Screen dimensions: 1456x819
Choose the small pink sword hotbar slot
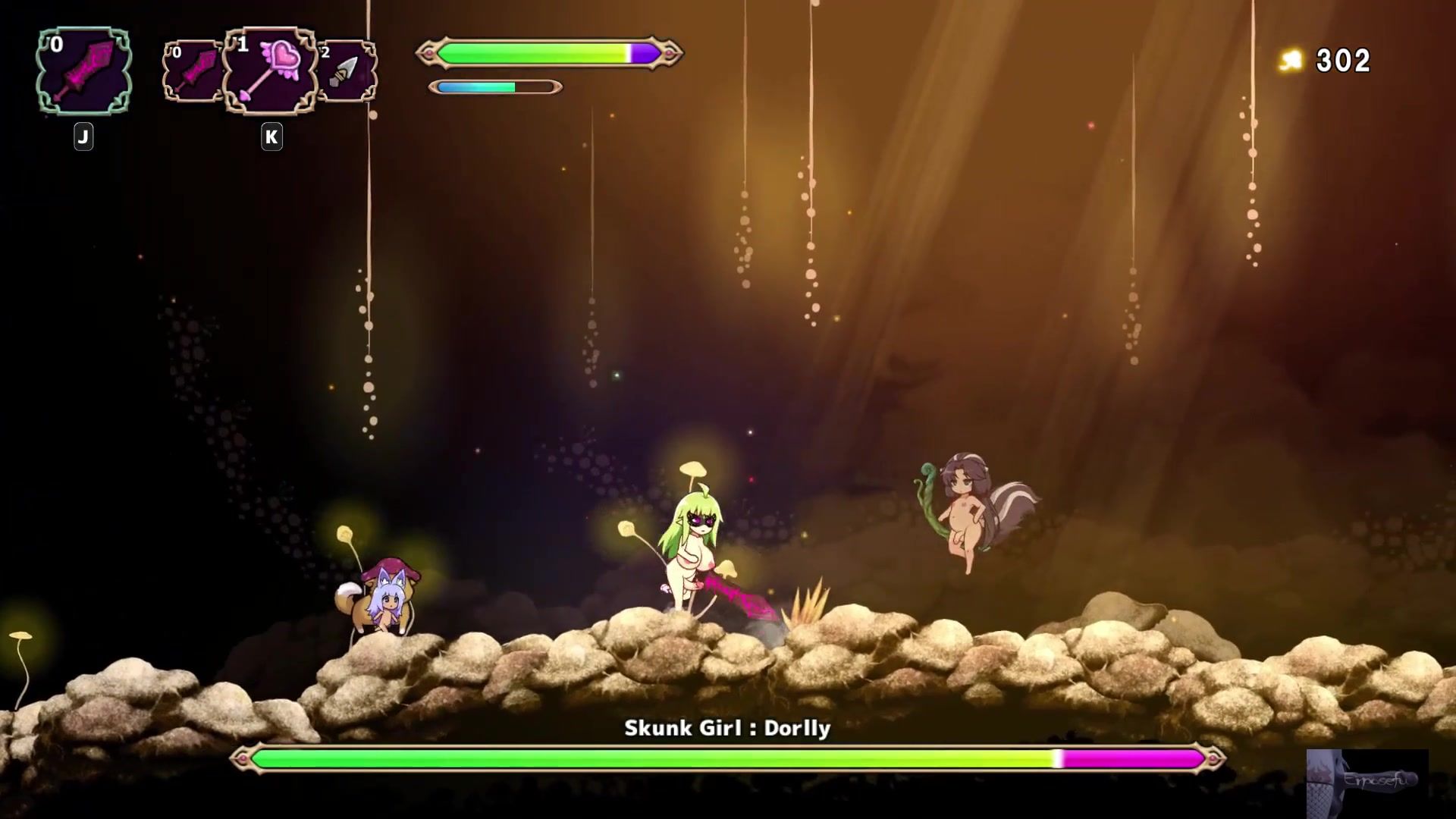point(191,72)
